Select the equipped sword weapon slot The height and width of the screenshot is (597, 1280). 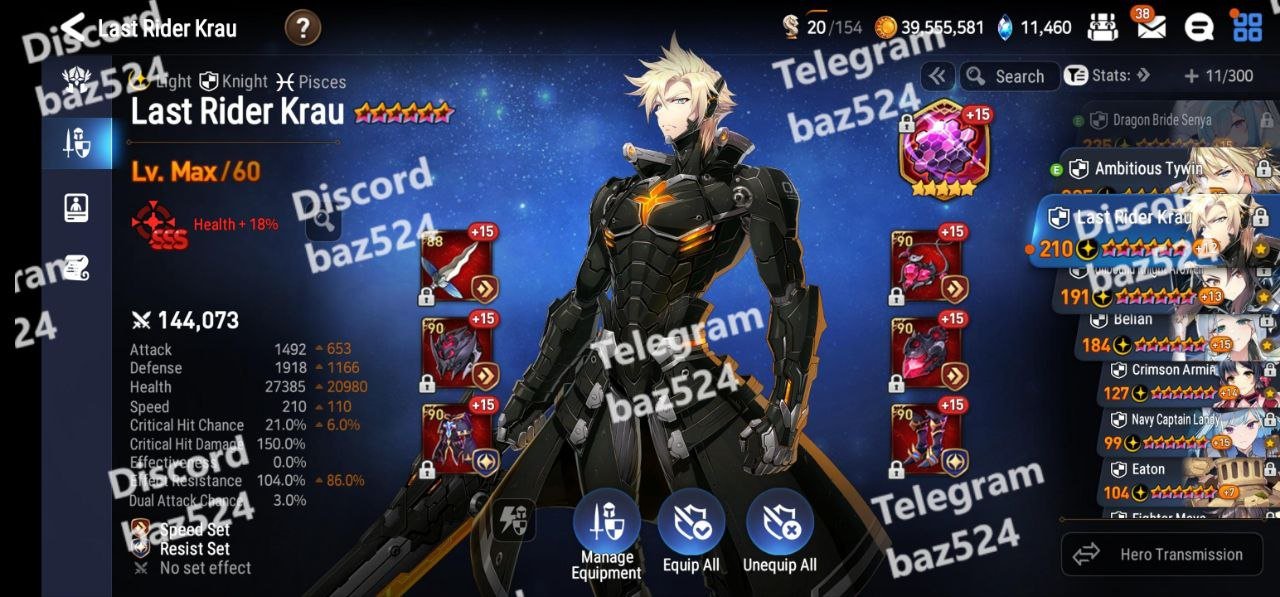(457, 267)
